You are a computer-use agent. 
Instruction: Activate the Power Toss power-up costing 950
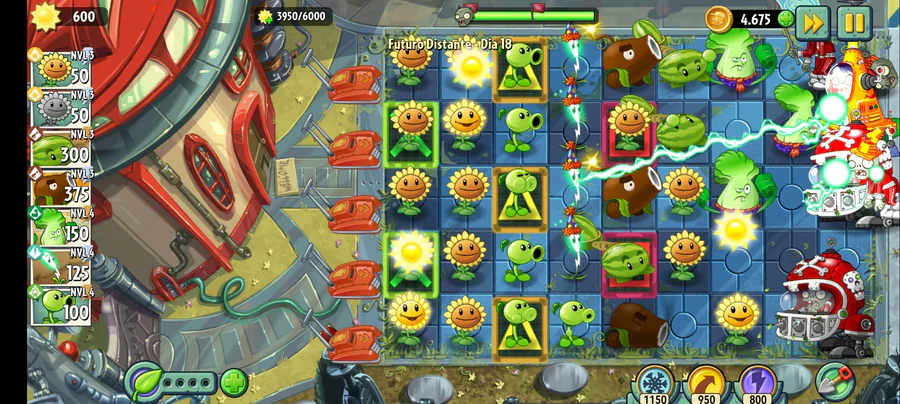[706, 386]
